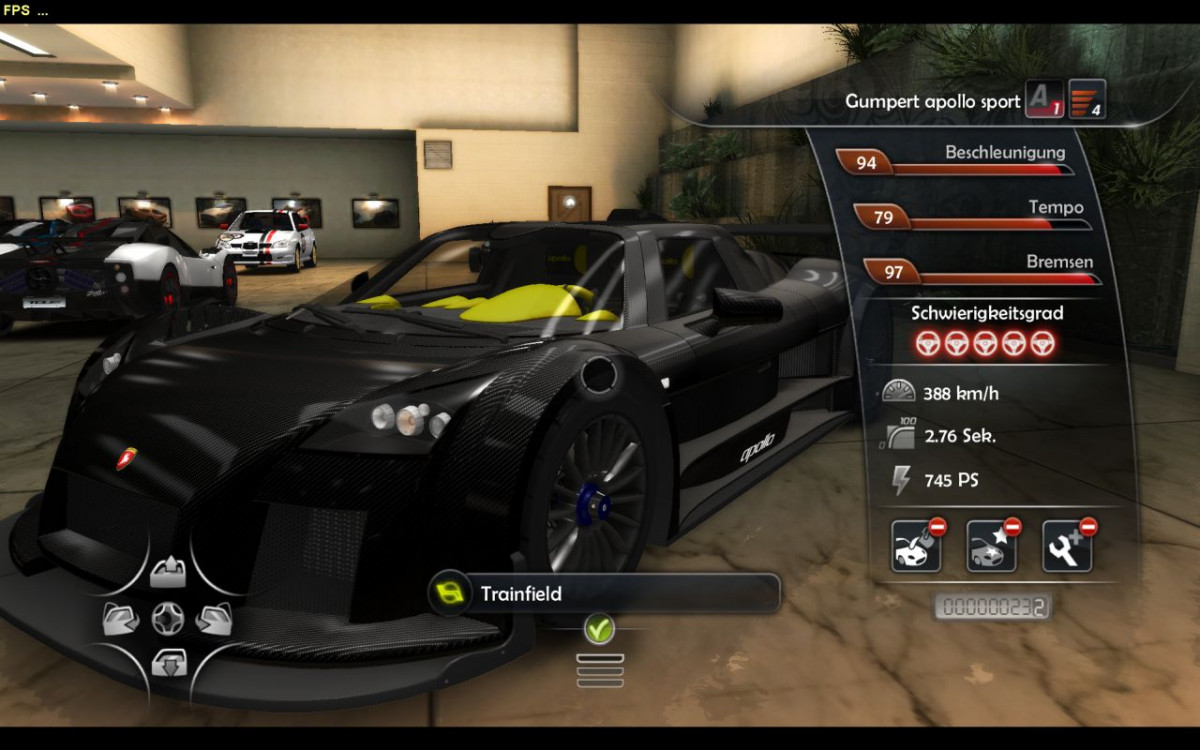Rotate the car view with the left arrow
Image resolution: width=1200 pixels, height=750 pixels.
(121, 620)
